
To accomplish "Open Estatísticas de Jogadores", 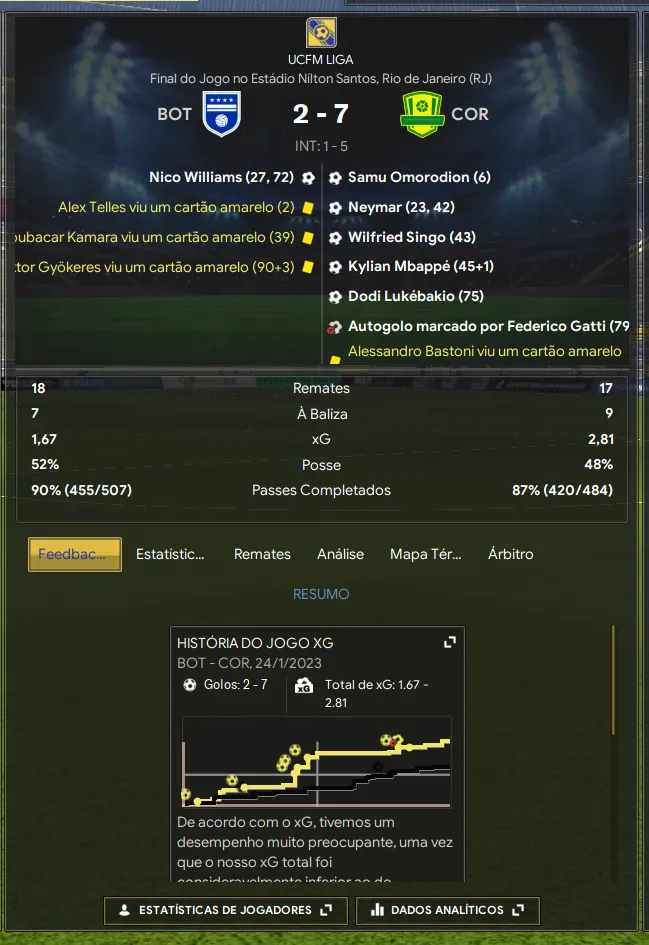I will (225, 910).
